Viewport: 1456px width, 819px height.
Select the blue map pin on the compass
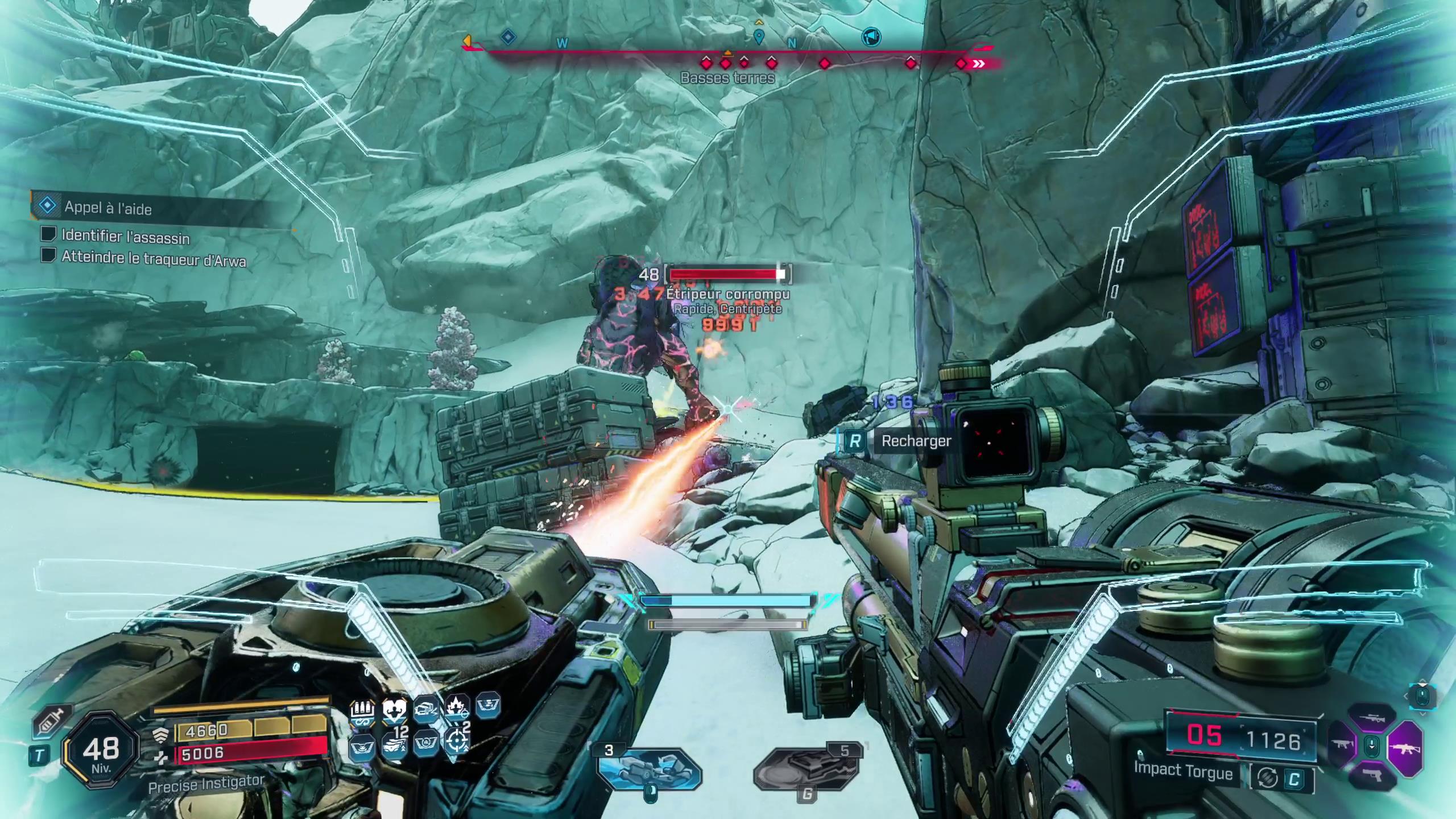[x=758, y=38]
